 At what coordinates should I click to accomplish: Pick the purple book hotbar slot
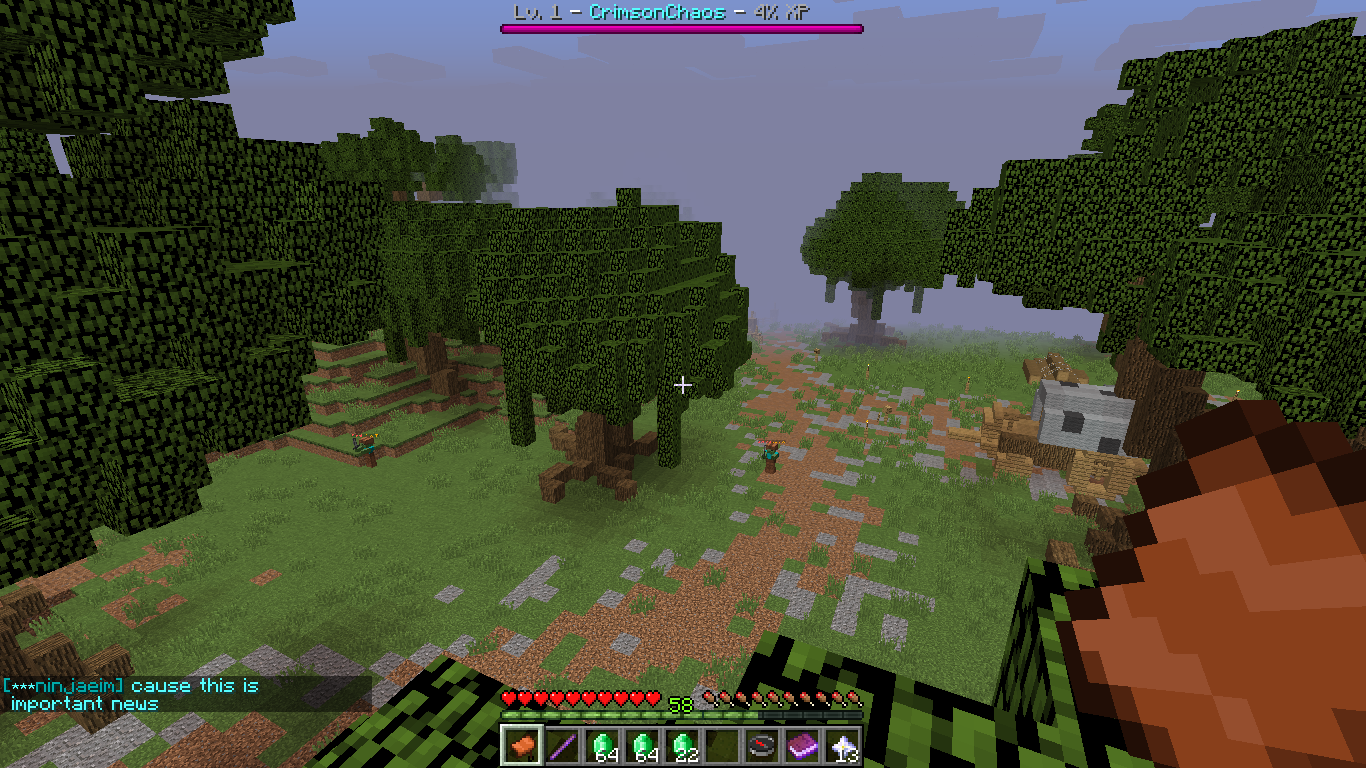click(x=802, y=745)
